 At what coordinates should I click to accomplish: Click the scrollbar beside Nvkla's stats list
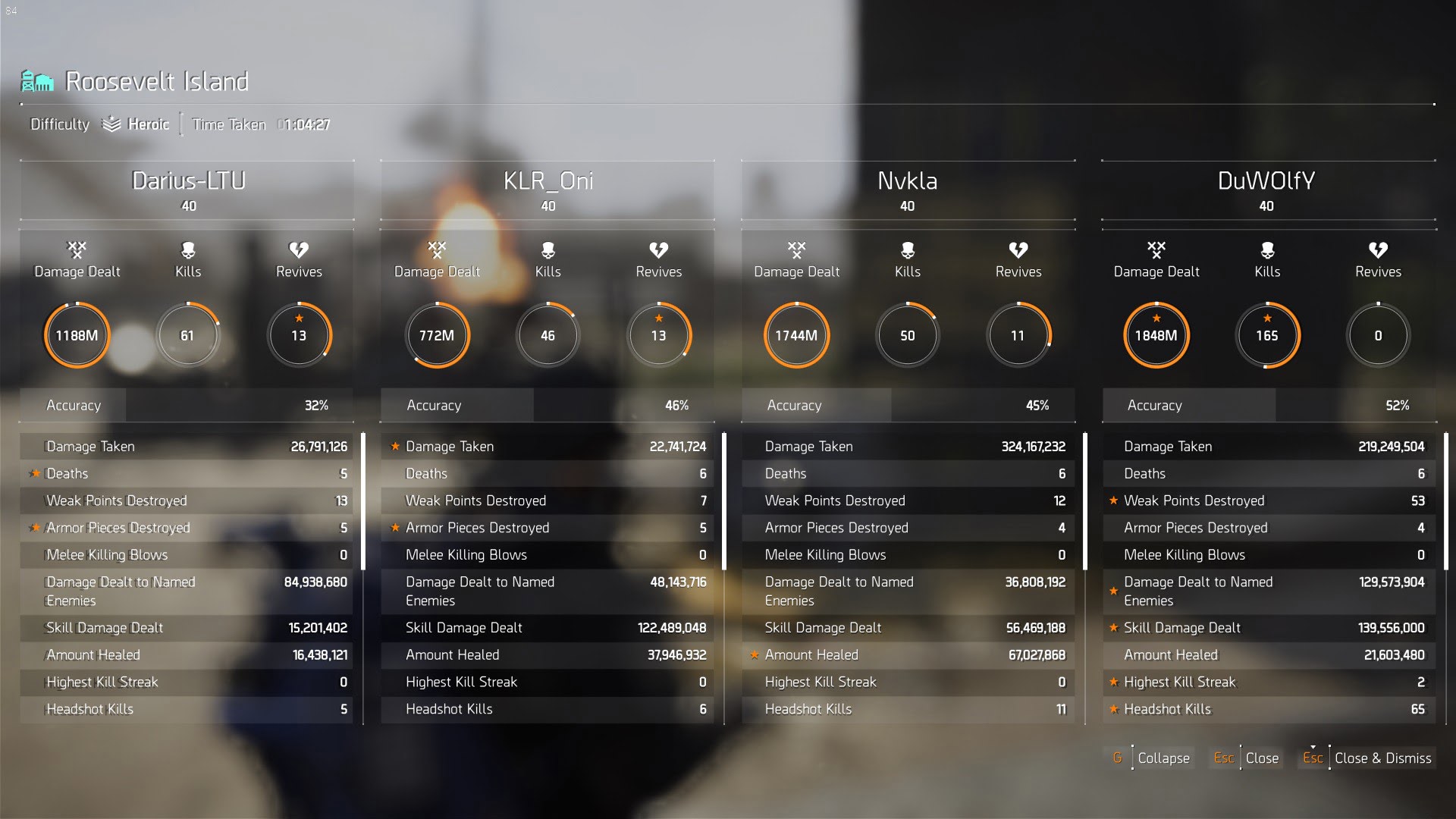1085,501
